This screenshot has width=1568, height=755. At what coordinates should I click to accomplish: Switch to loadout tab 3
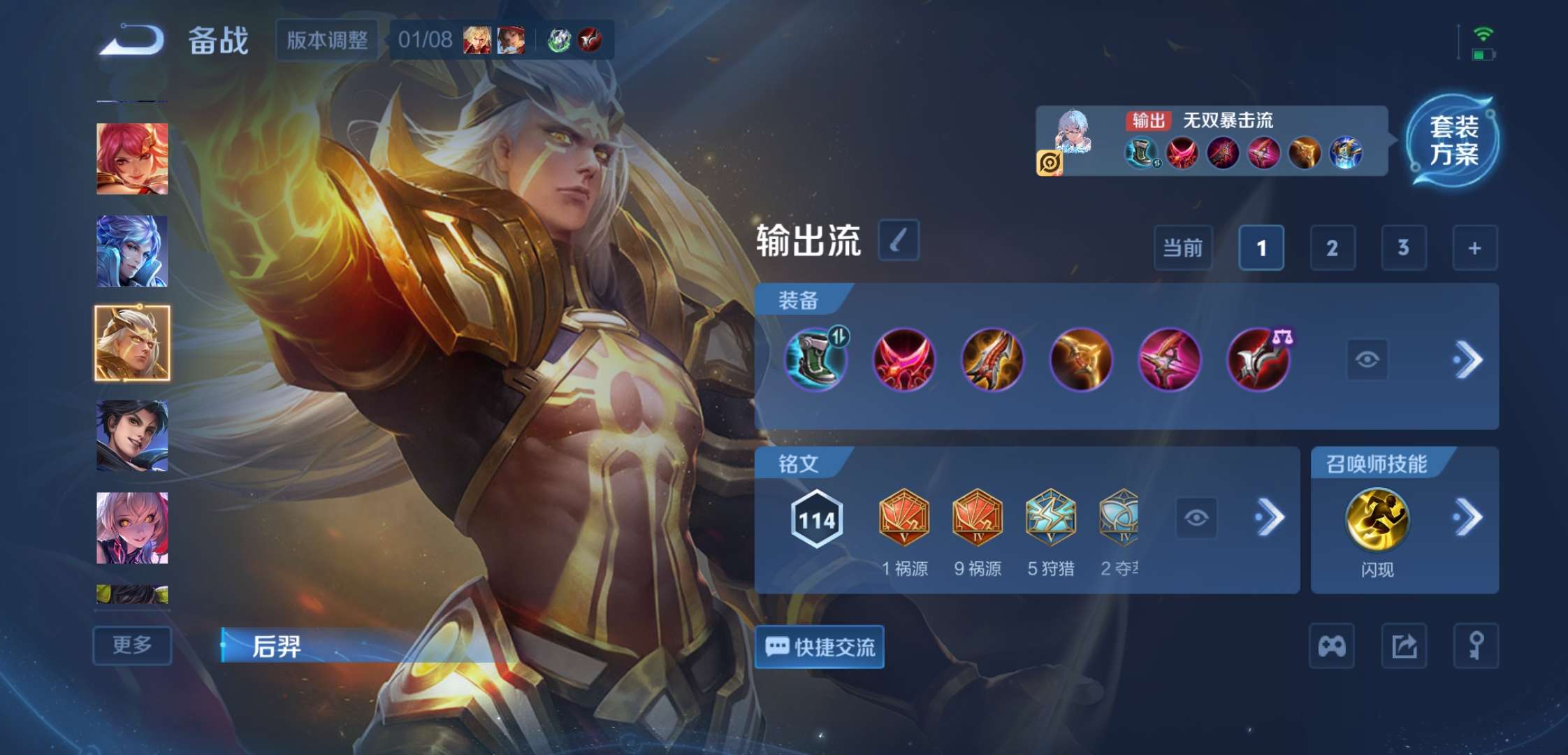1404,247
